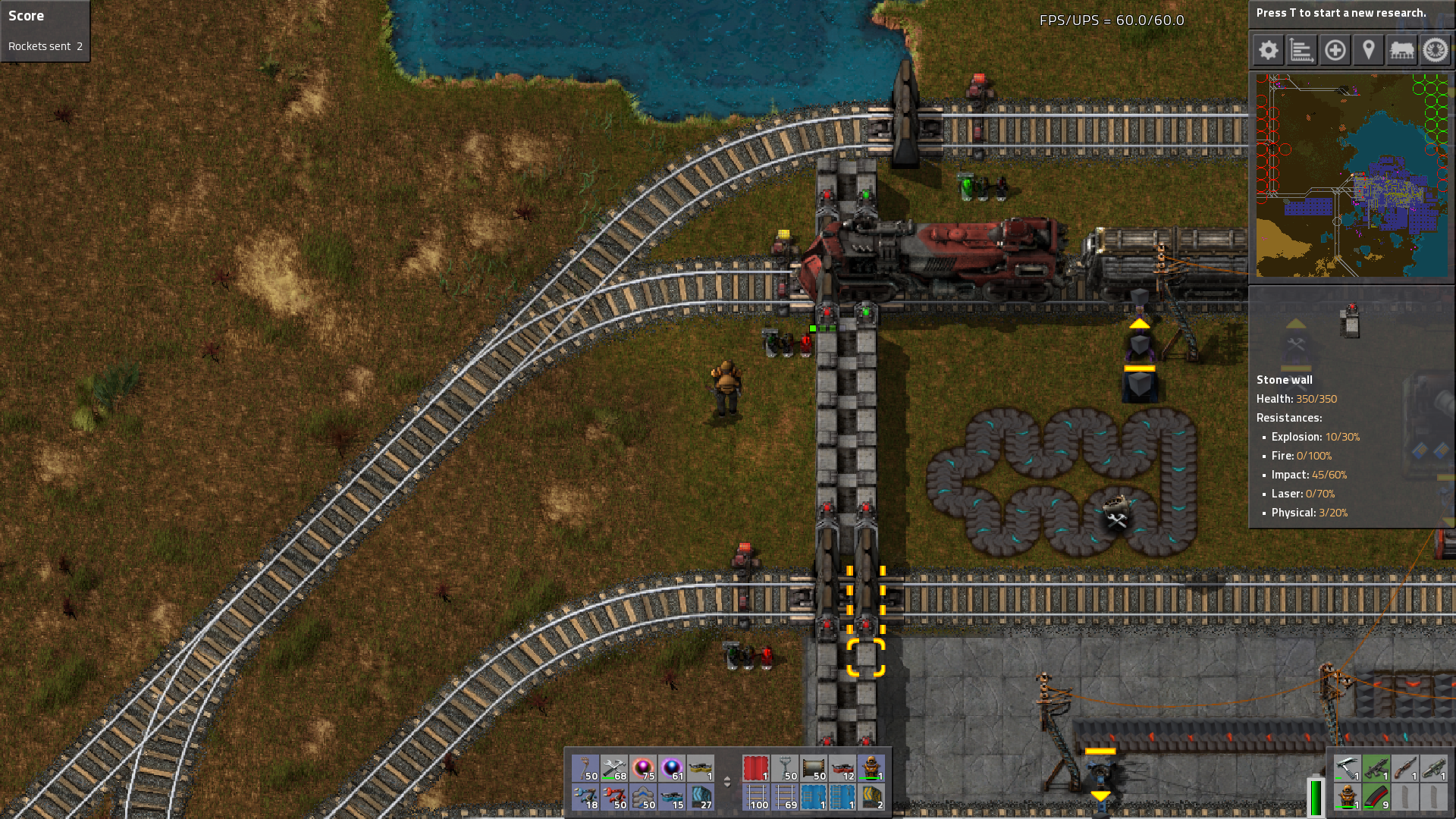Select the blue fast inserter slot
This screenshot has height=819, width=1456.
[585, 797]
